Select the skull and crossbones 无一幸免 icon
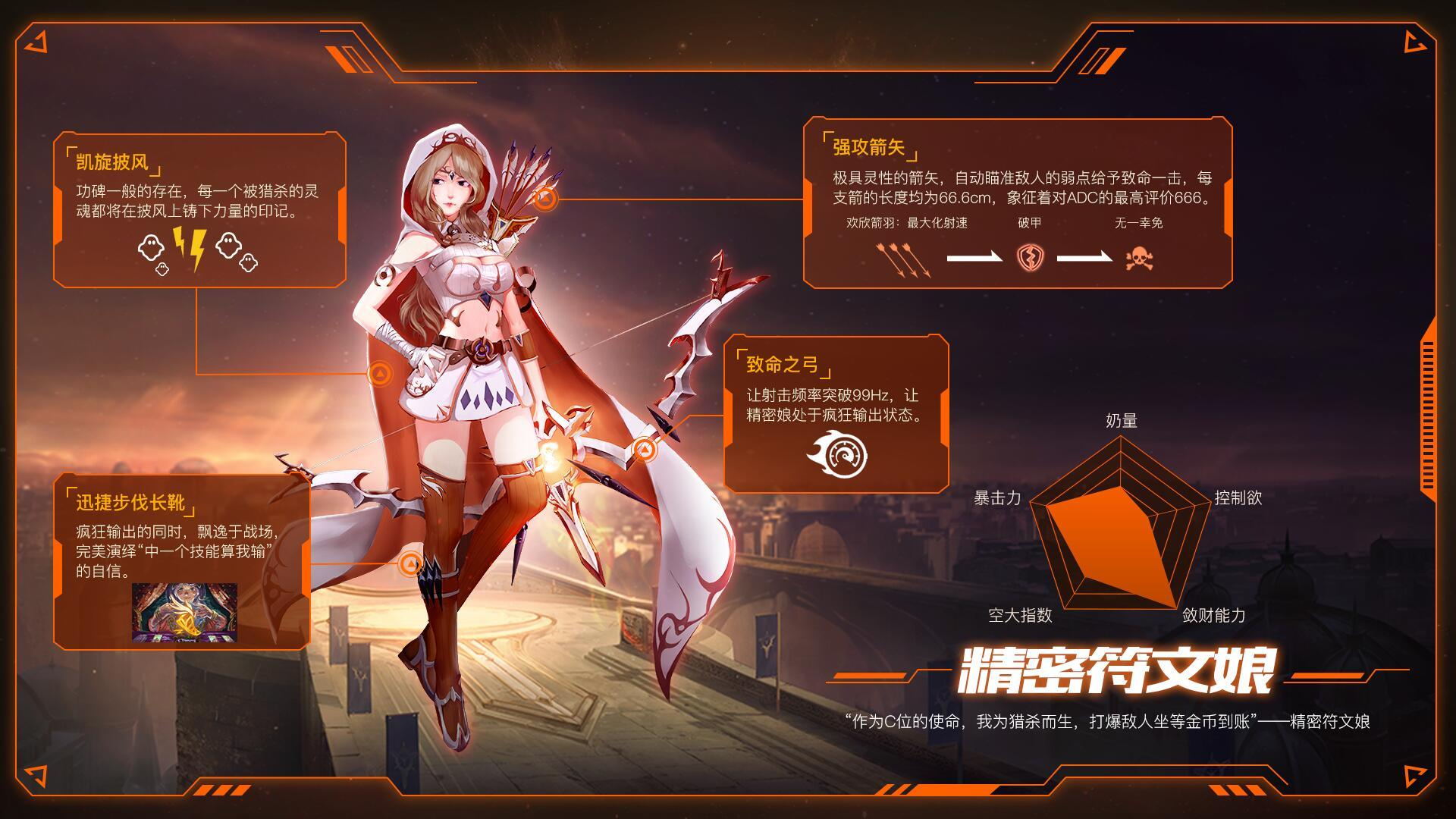Viewport: 1456px width, 819px height. point(1139,258)
